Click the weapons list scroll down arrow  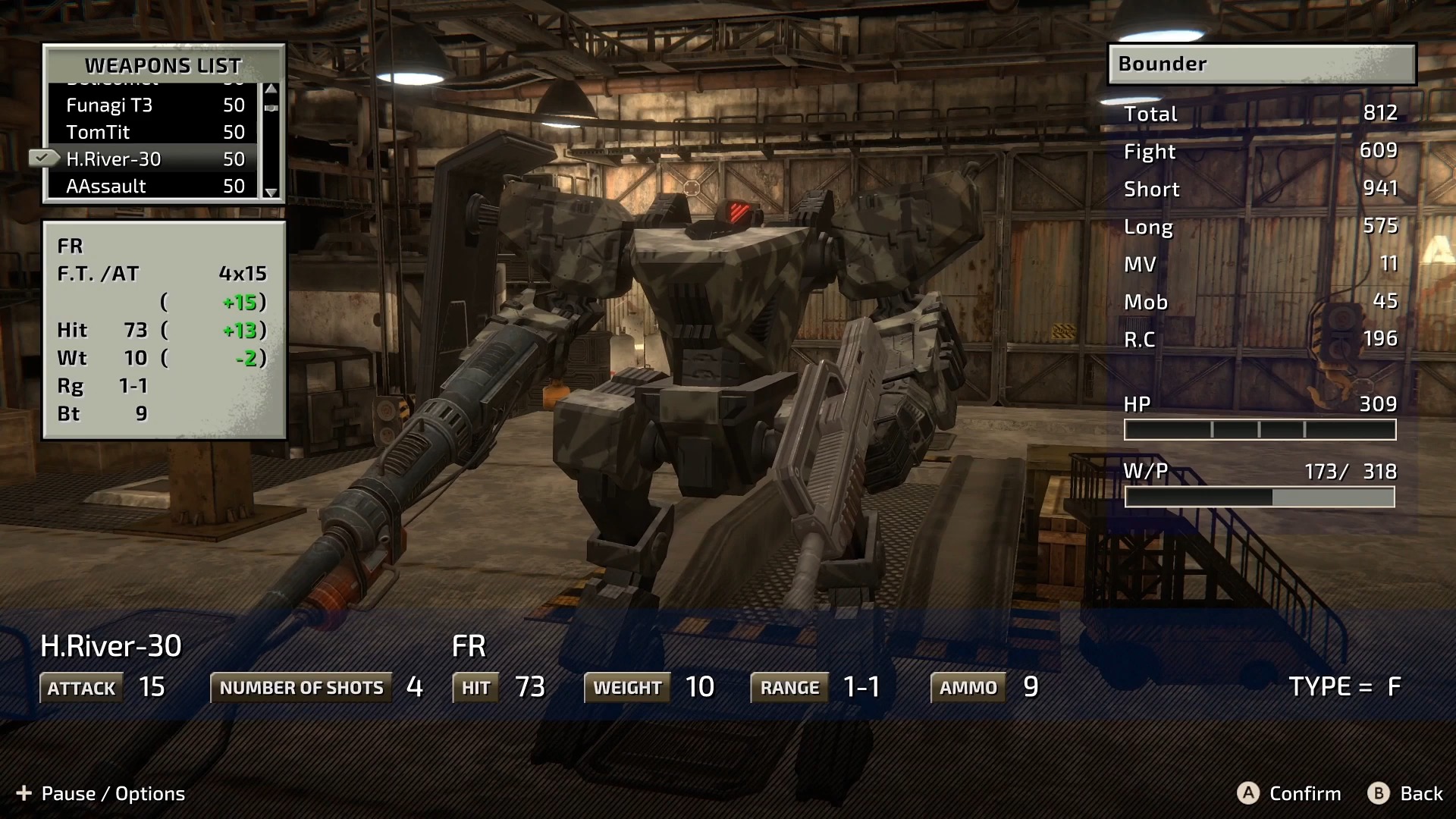tap(271, 193)
